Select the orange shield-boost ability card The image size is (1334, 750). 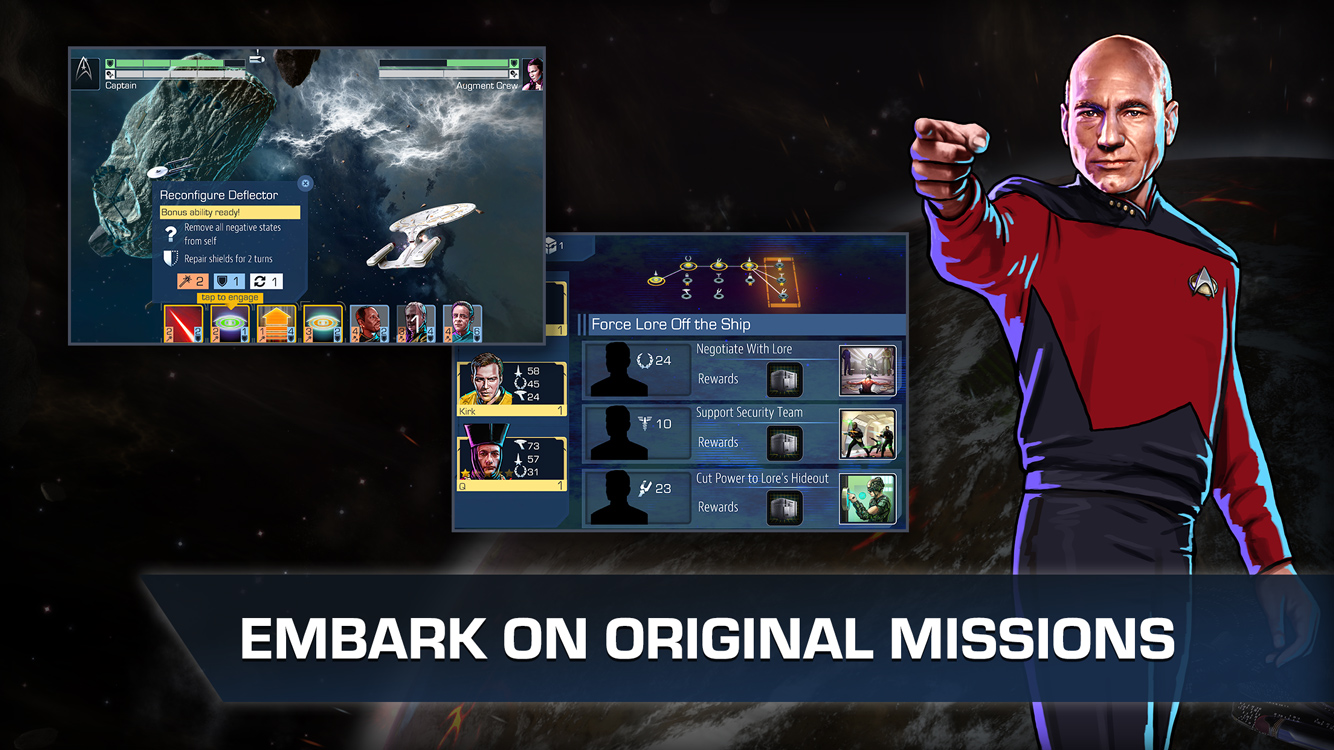[x=274, y=322]
